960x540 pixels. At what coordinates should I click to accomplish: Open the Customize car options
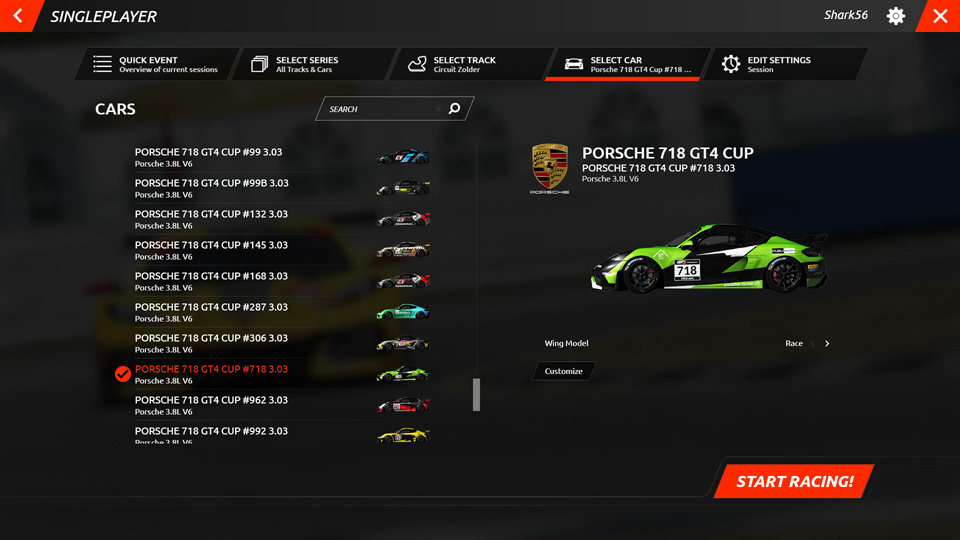point(564,371)
